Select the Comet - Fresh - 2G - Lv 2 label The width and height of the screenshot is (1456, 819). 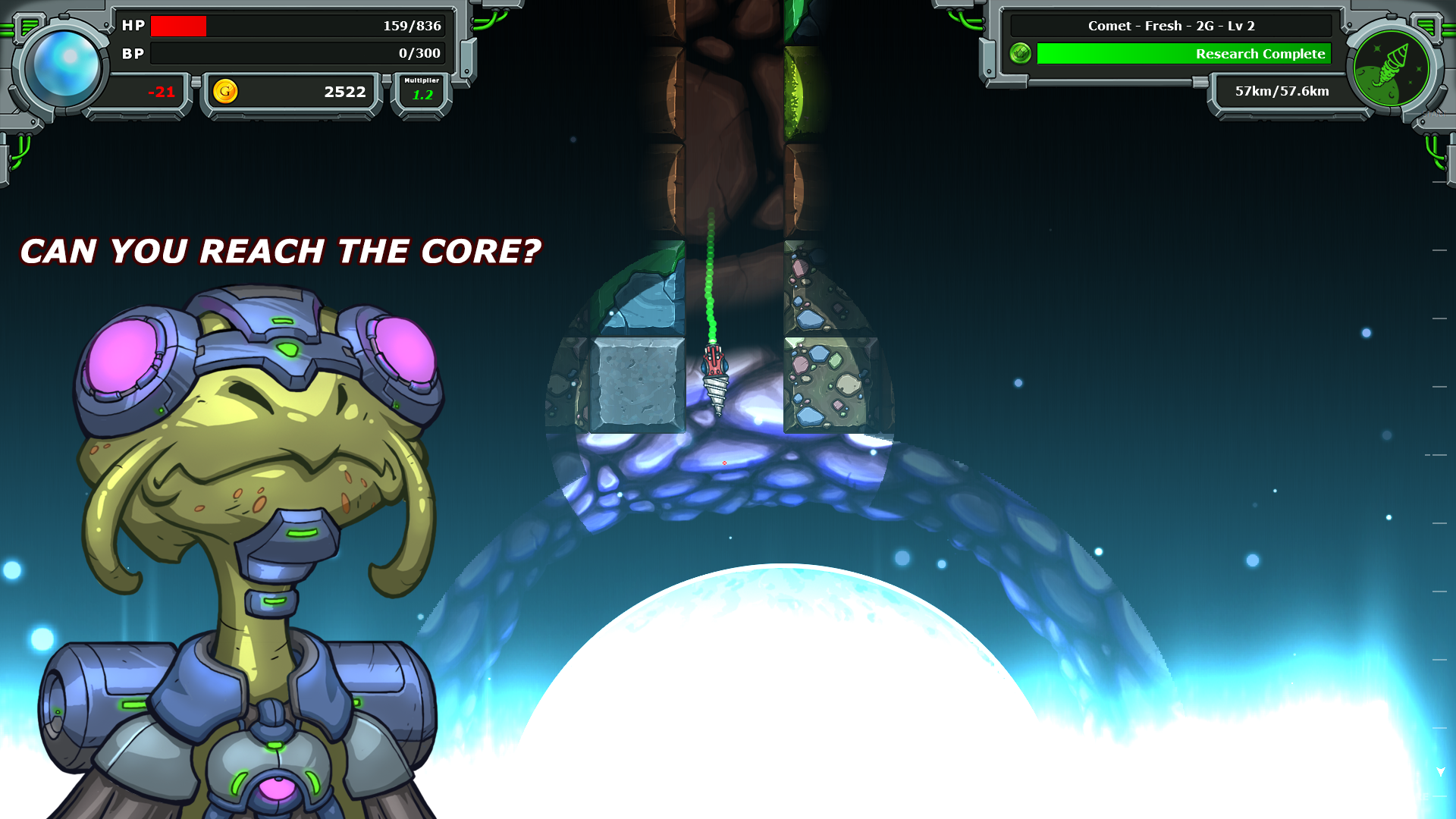click(x=1172, y=25)
